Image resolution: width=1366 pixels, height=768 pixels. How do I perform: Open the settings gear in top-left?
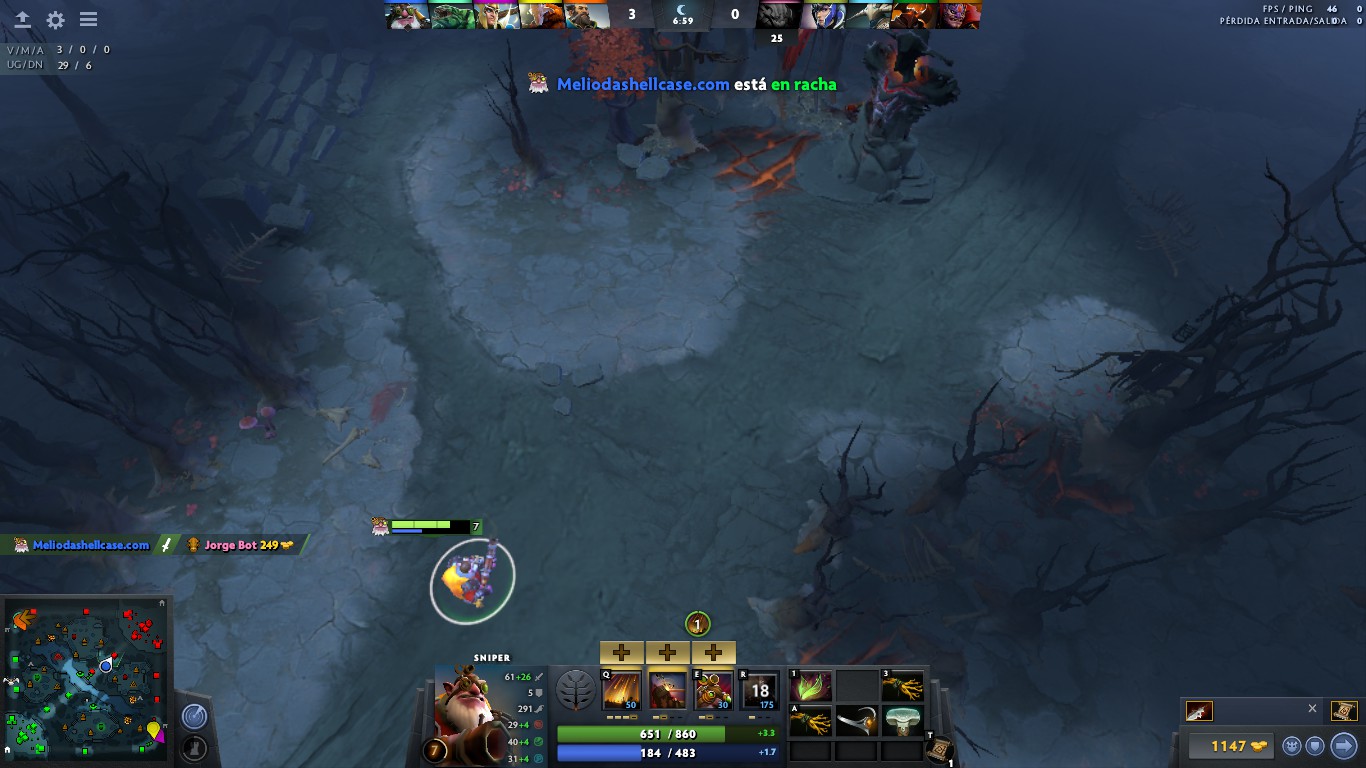55,19
